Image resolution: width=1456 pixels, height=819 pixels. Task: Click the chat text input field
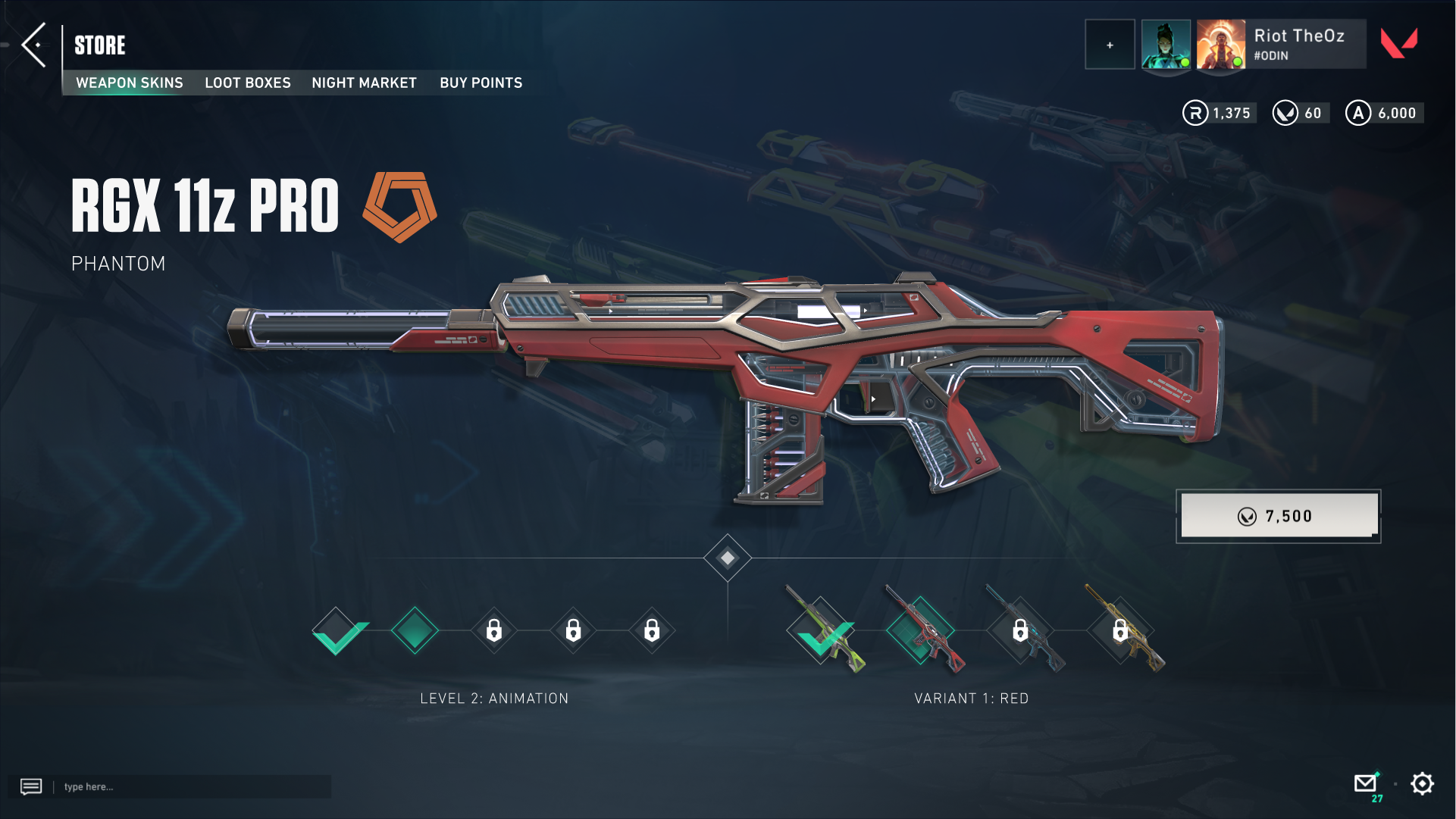coord(193,786)
